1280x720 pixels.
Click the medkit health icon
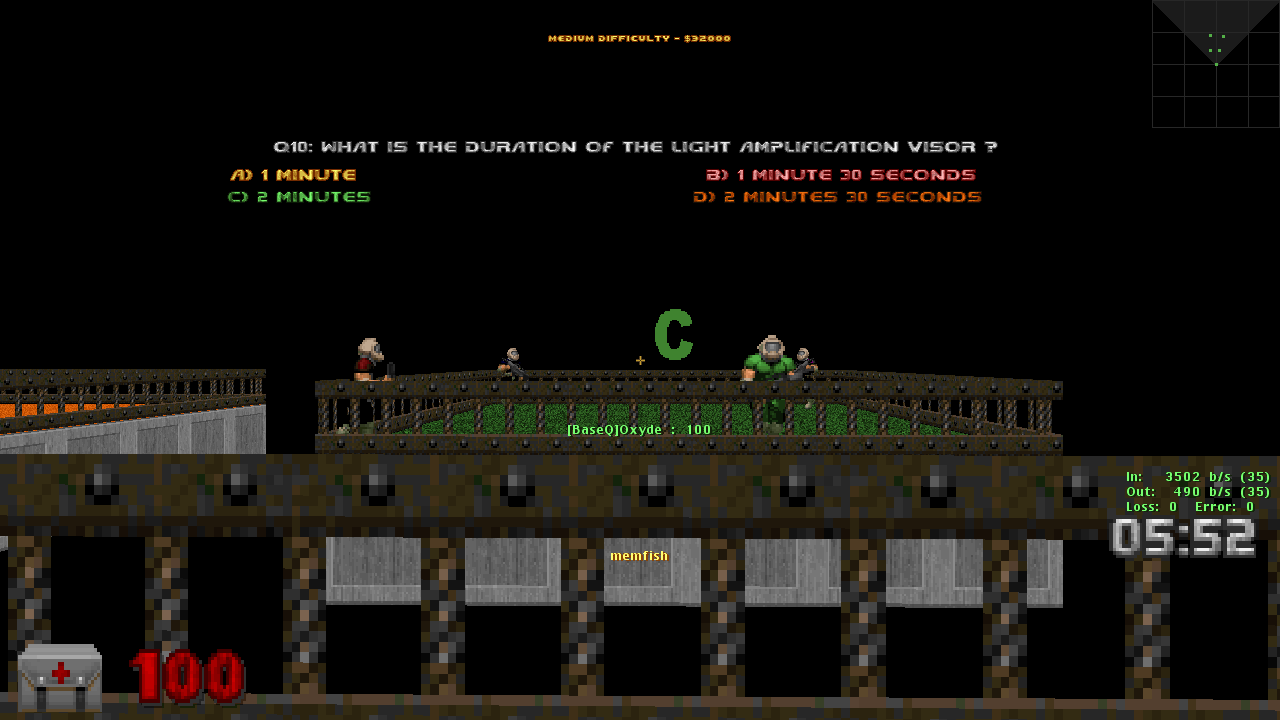click(60, 677)
